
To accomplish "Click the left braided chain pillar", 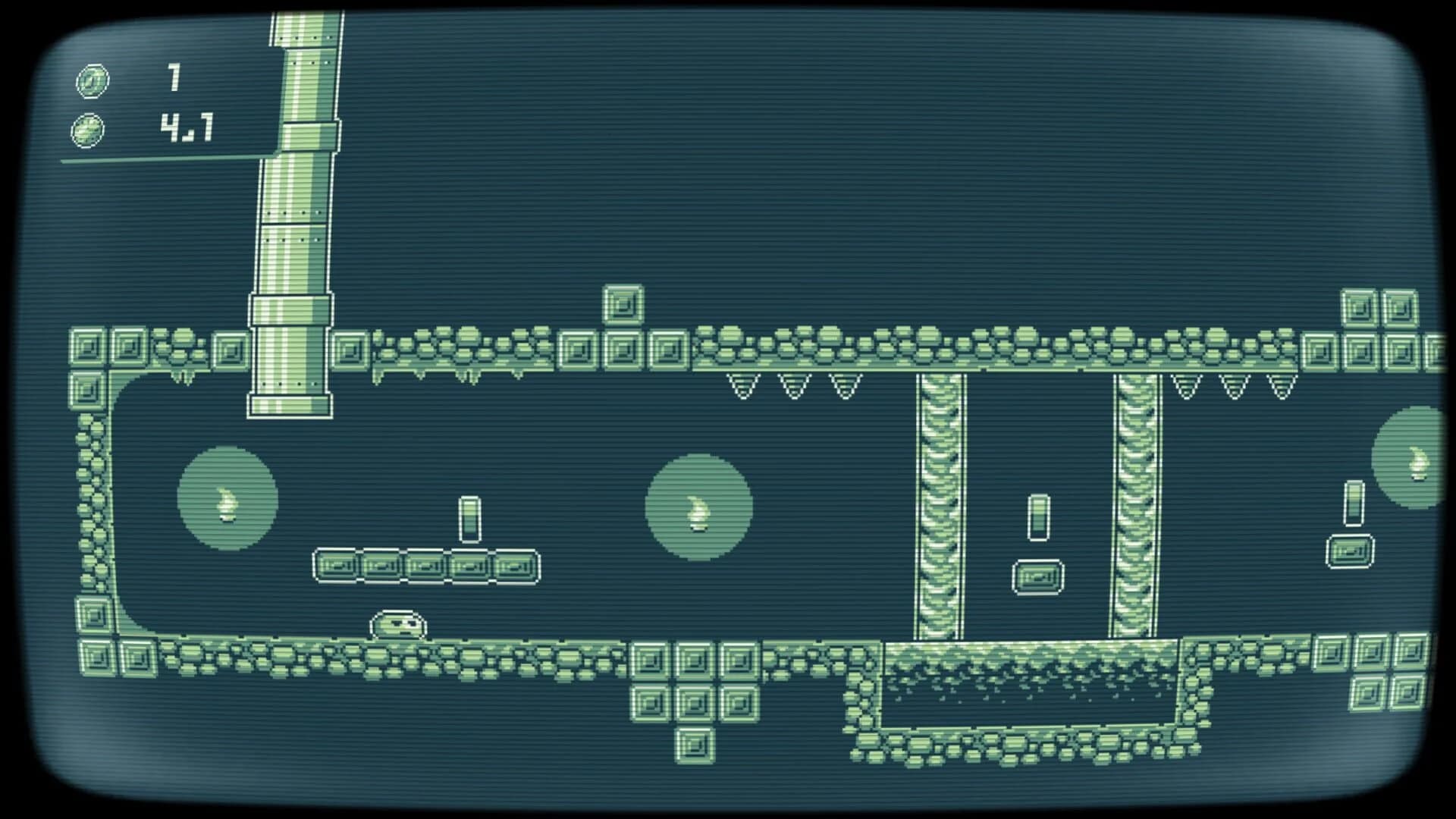I will coord(940,508).
